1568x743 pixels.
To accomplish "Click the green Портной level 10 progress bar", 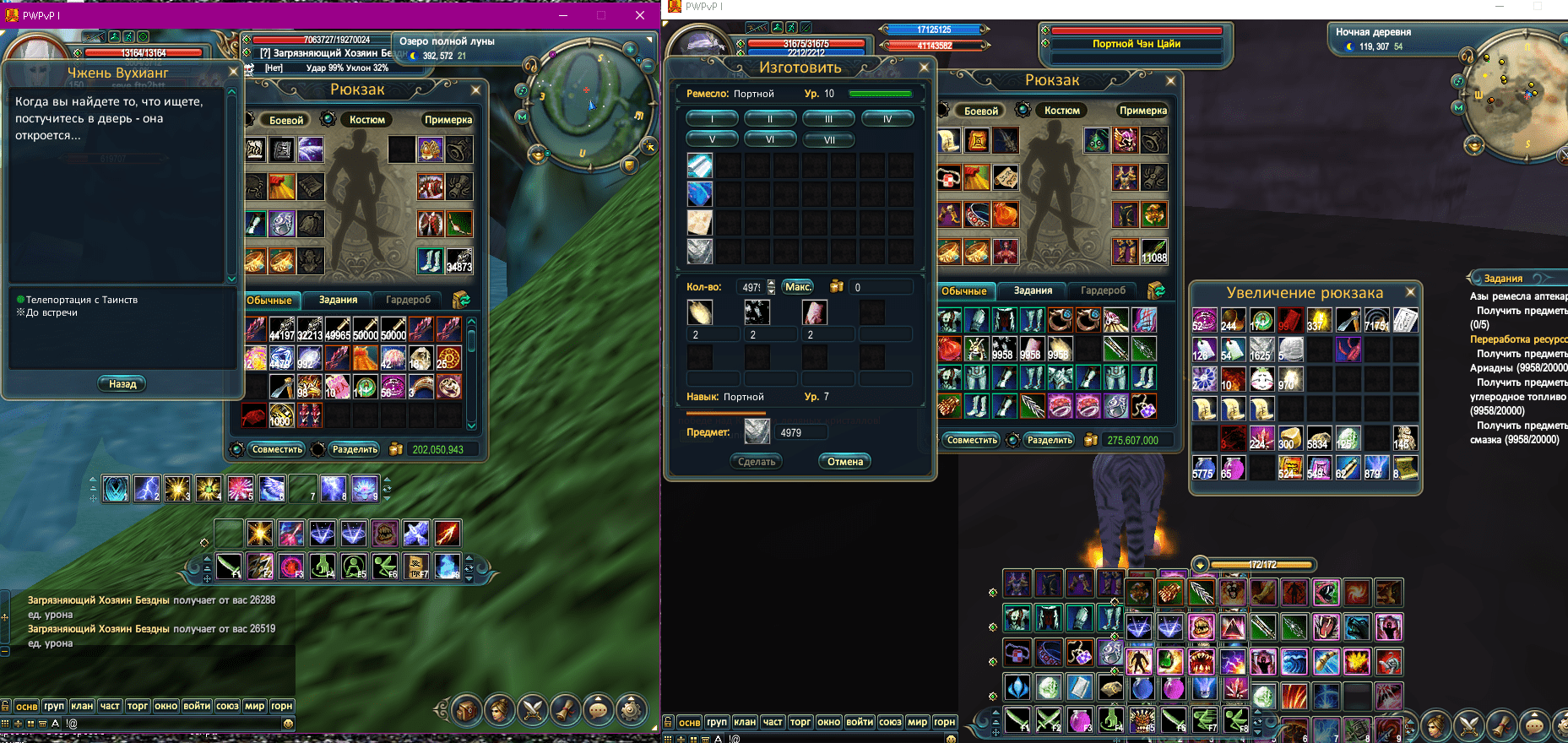I will click(880, 94).
